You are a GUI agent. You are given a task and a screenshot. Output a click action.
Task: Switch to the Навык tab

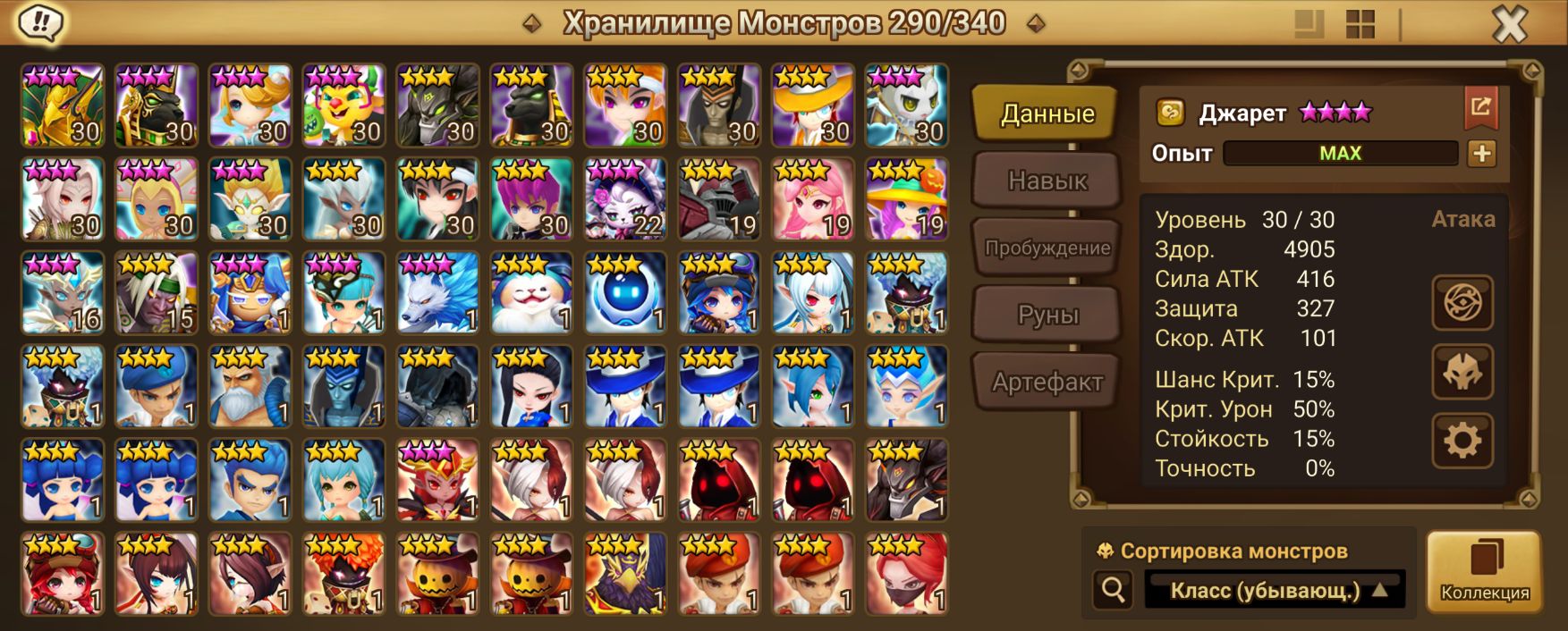pyautogui.click(x=1047, y=181)
